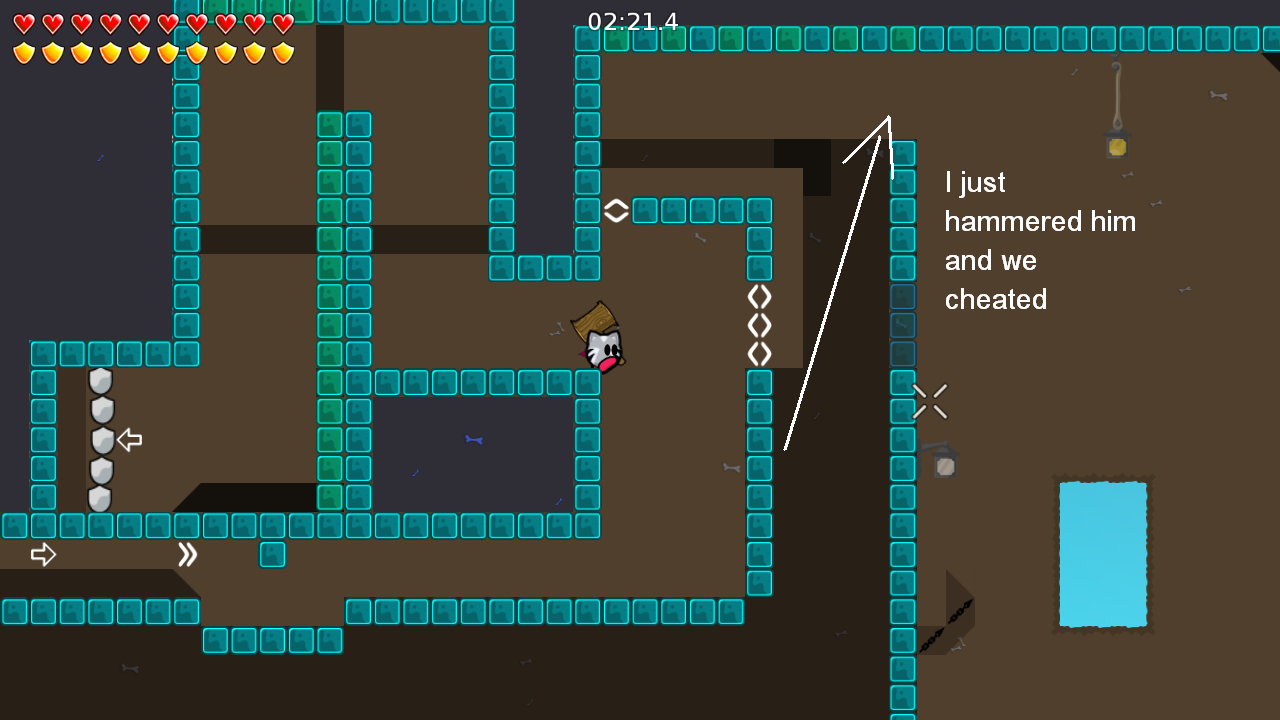
Task: Select the cyan water pool on the right
Action: point(1103,553)
